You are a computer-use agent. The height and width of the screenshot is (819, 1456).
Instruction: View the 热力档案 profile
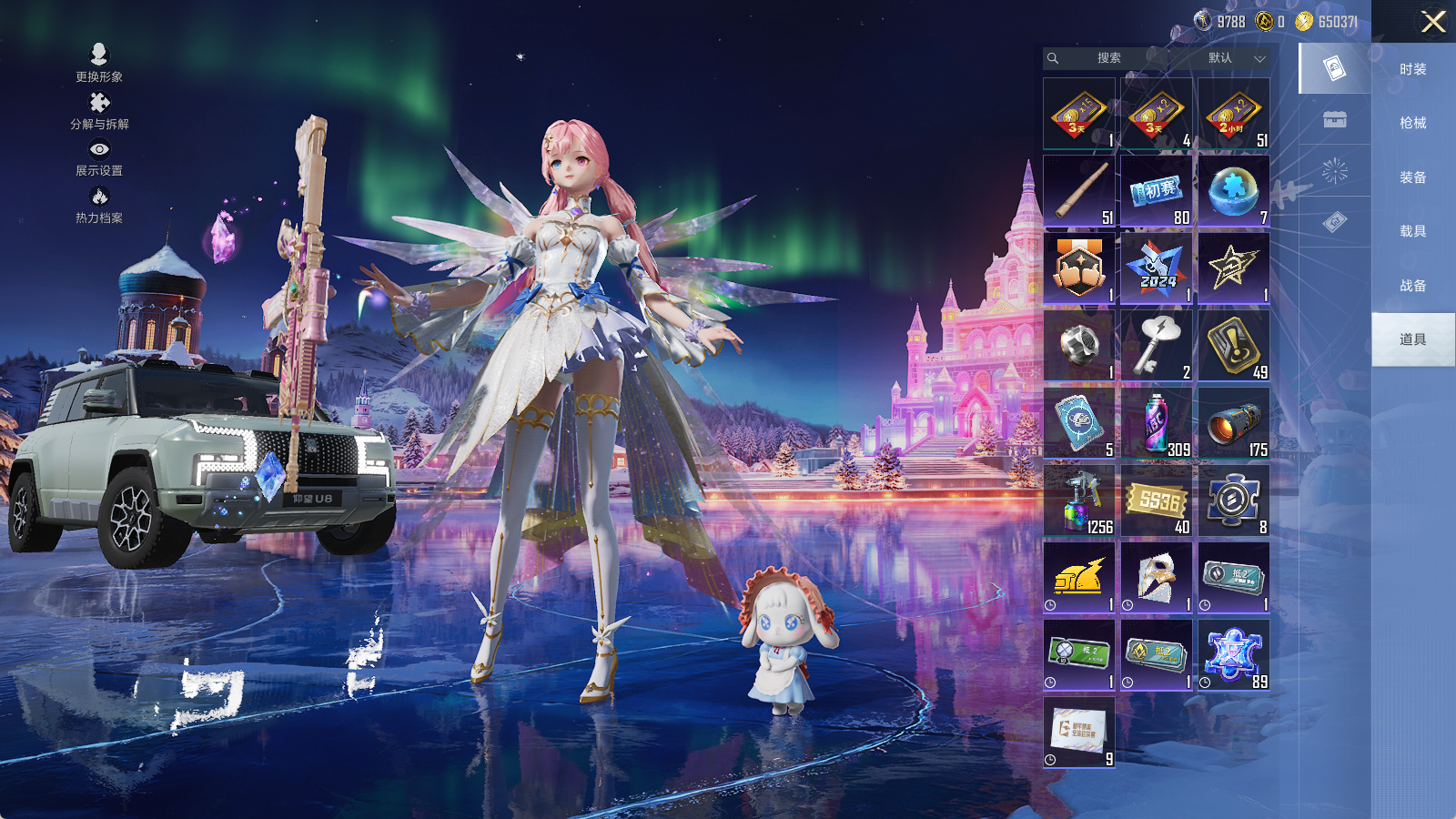99,204
